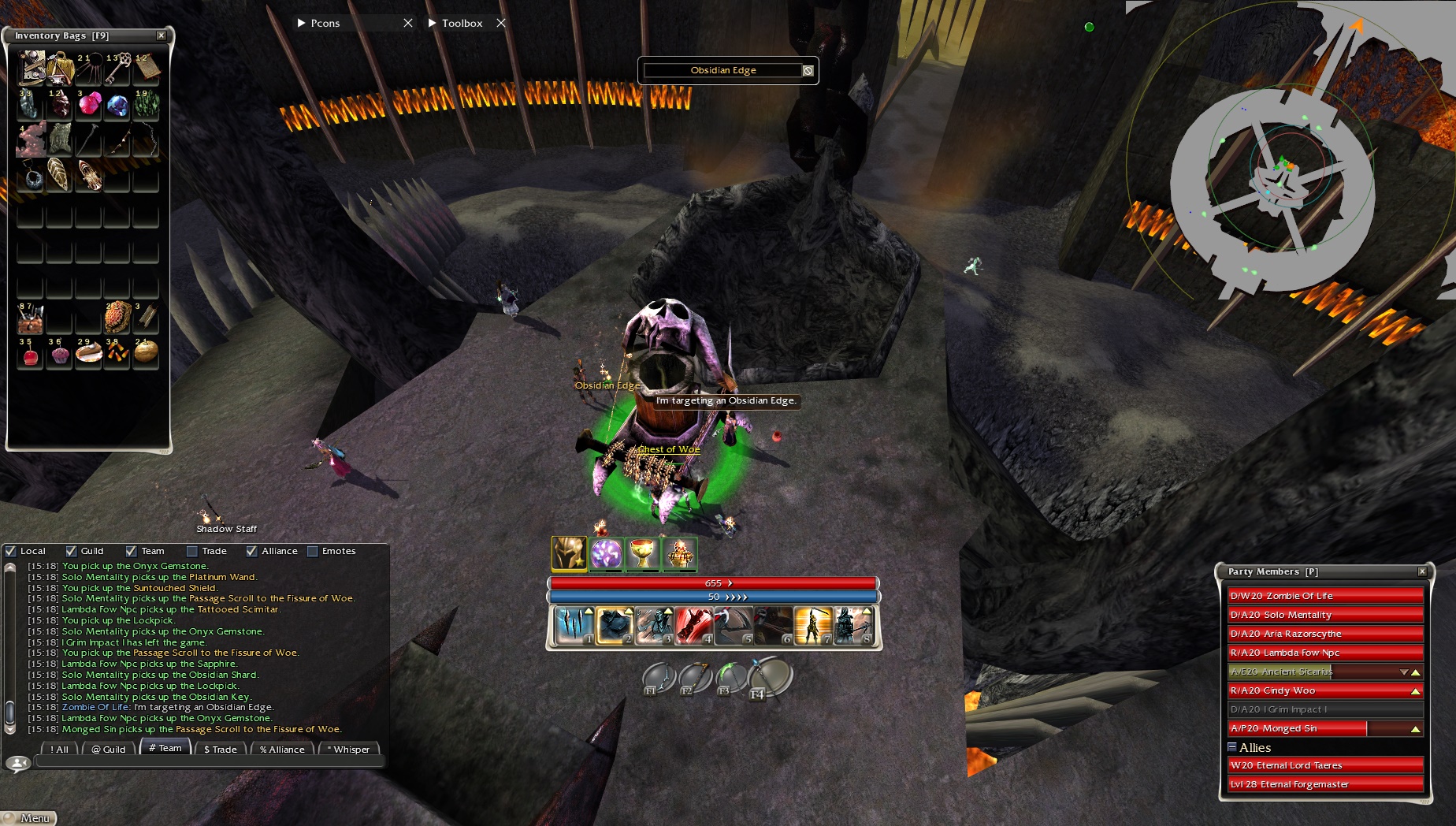Open the main Menu button
Image resolution: width=1456 pixels, height=826 pixels.
[x=32, y=818]
